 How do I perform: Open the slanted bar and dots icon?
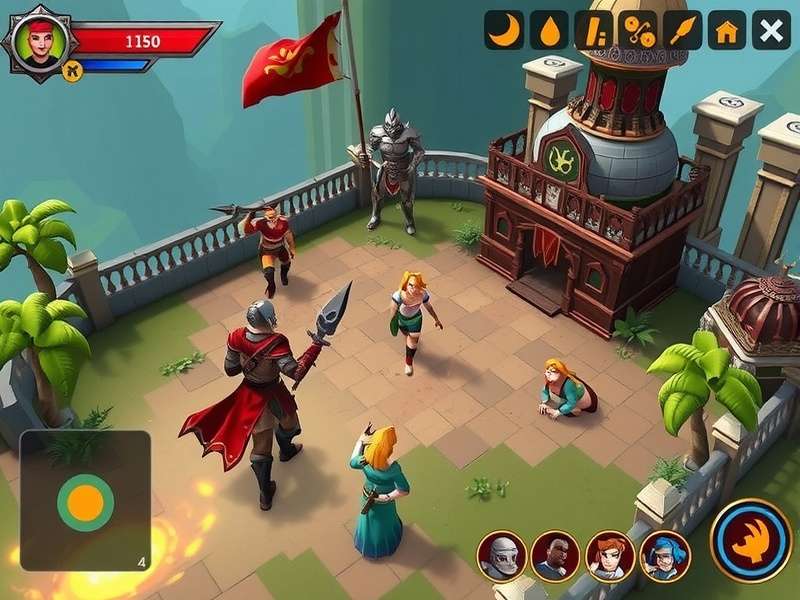tap(593, 30)
